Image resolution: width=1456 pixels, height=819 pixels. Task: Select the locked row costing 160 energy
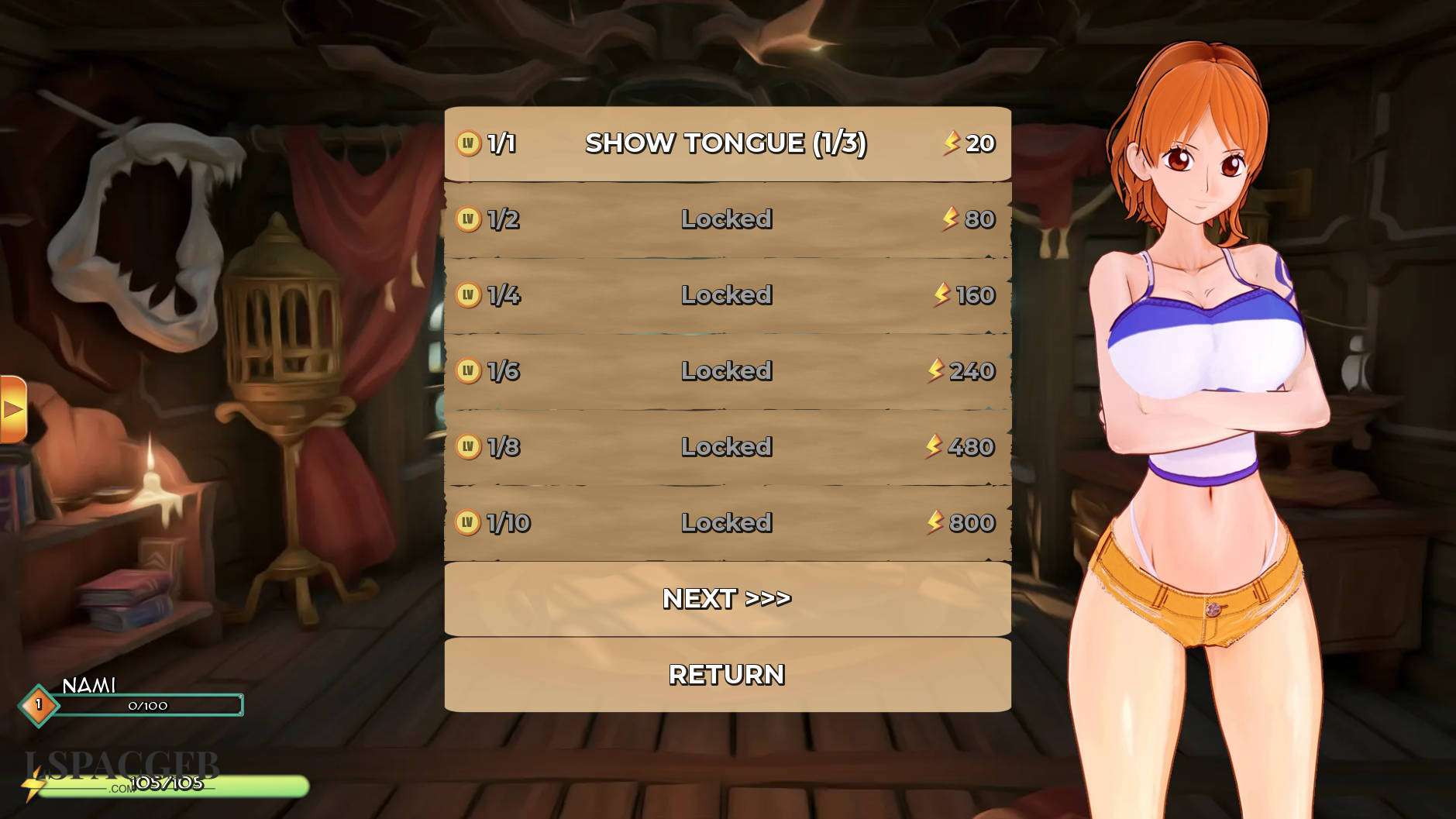tap(727, 295)
